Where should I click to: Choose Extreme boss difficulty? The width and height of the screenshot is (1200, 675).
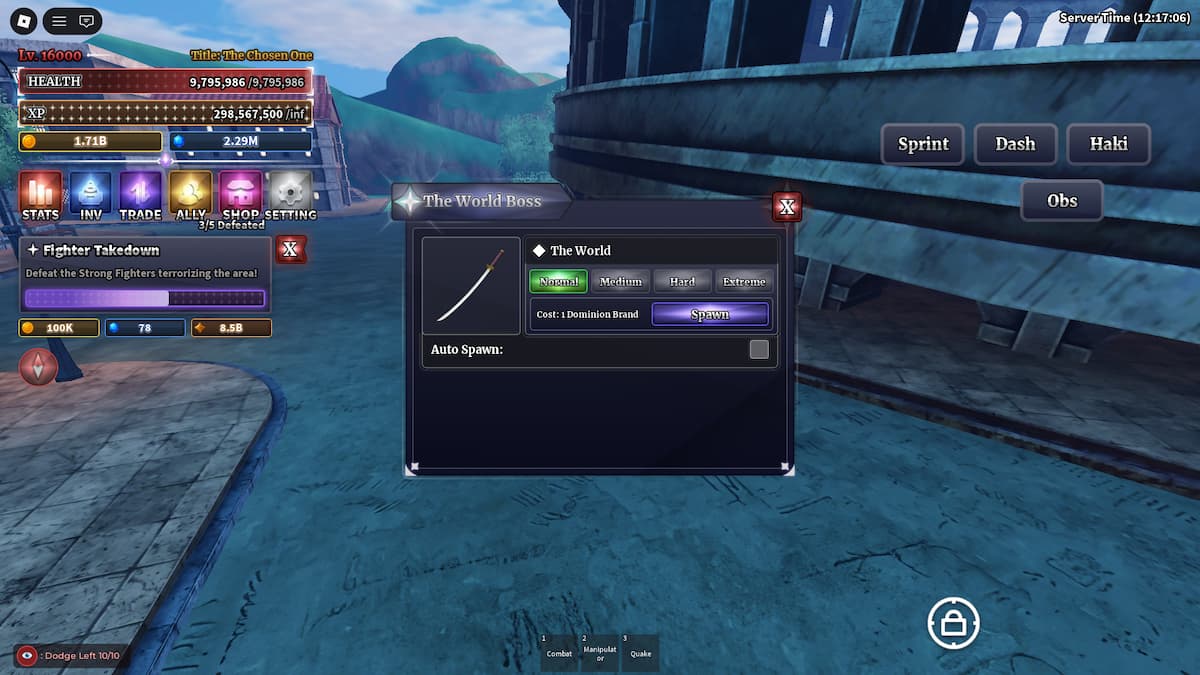[744, 282]
